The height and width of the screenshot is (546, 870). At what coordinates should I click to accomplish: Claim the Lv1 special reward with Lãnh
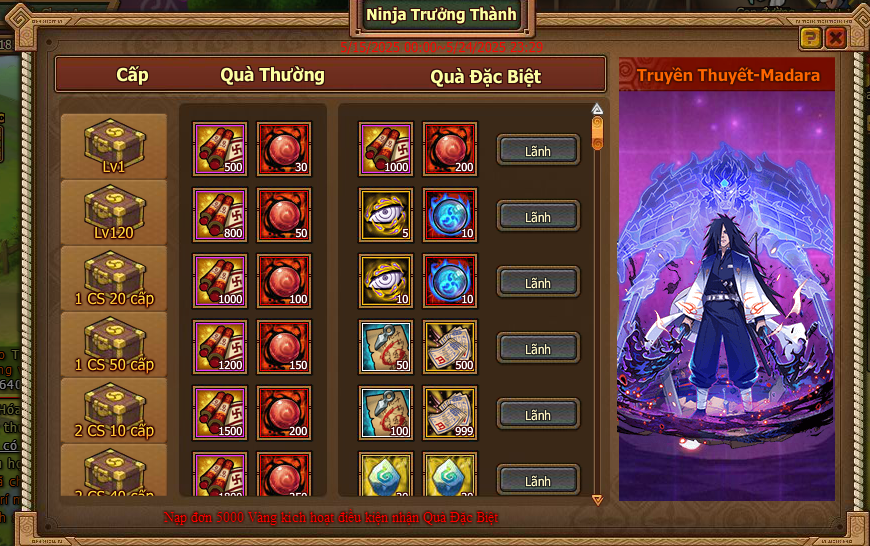[x=538, y=150]
